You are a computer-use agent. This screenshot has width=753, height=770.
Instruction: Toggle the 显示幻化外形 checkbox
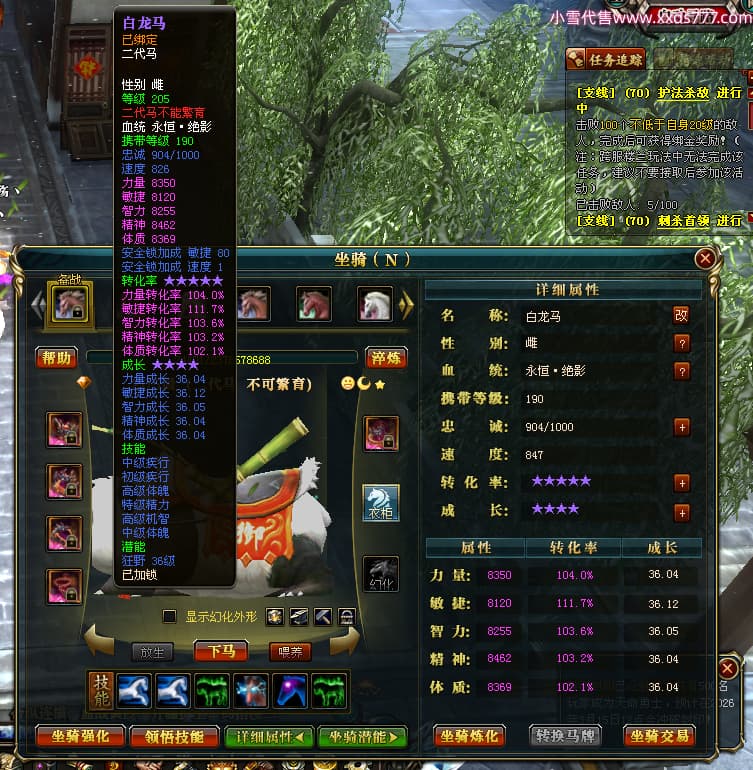coord(170,616)
